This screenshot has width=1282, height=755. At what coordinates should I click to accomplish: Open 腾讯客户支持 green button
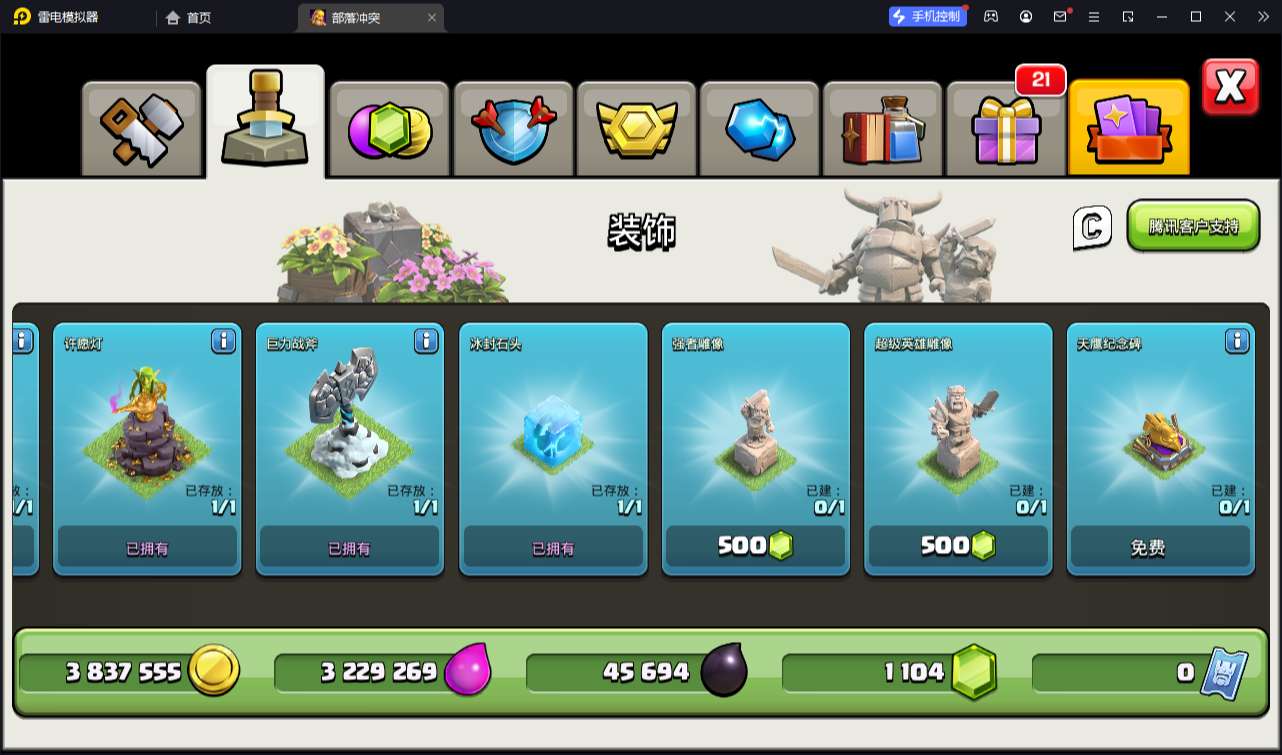coord(1193,226)
